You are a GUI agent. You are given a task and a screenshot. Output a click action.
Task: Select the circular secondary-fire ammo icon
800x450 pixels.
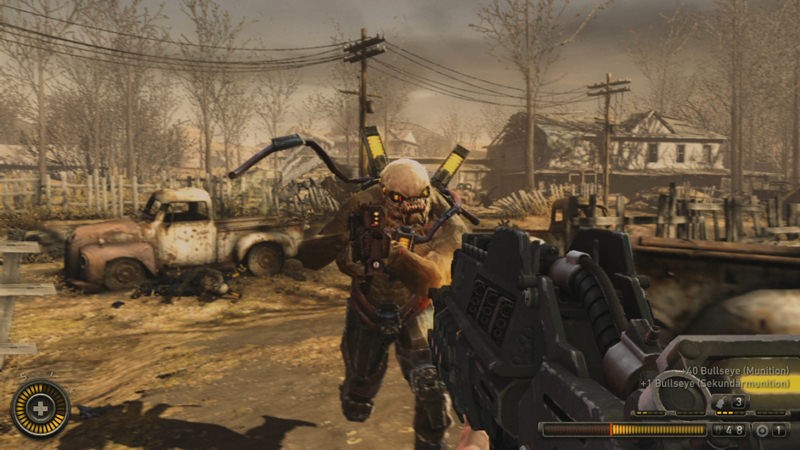coord(762,430)
